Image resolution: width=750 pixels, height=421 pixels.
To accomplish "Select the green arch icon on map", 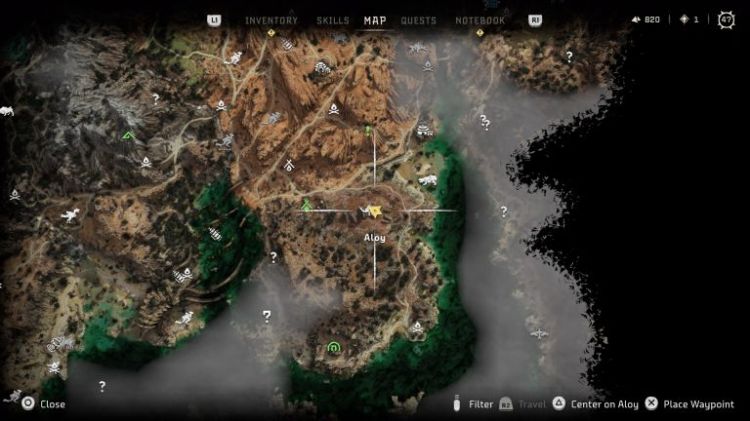I will point(333,347).
